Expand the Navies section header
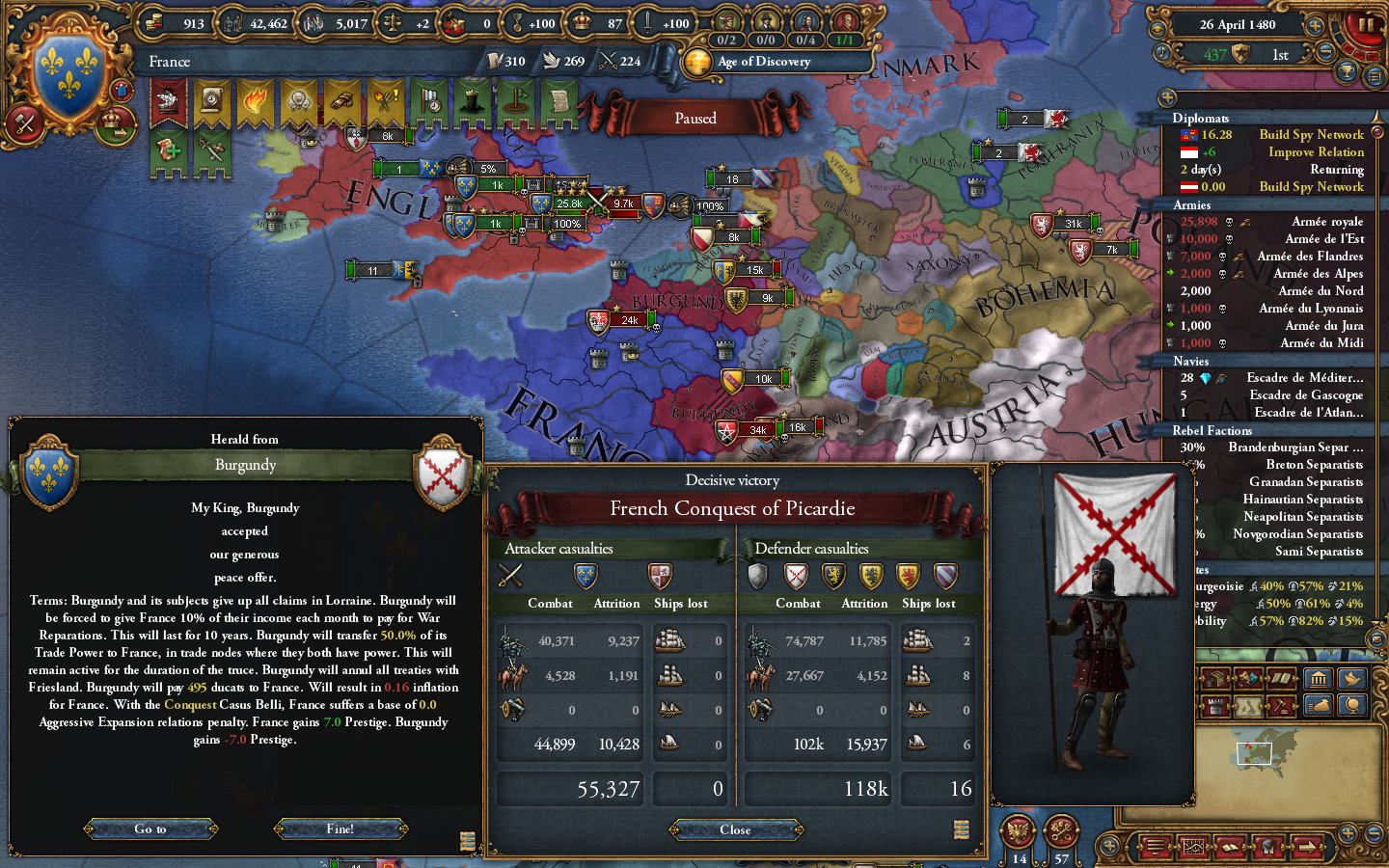 coord(1191,361)
